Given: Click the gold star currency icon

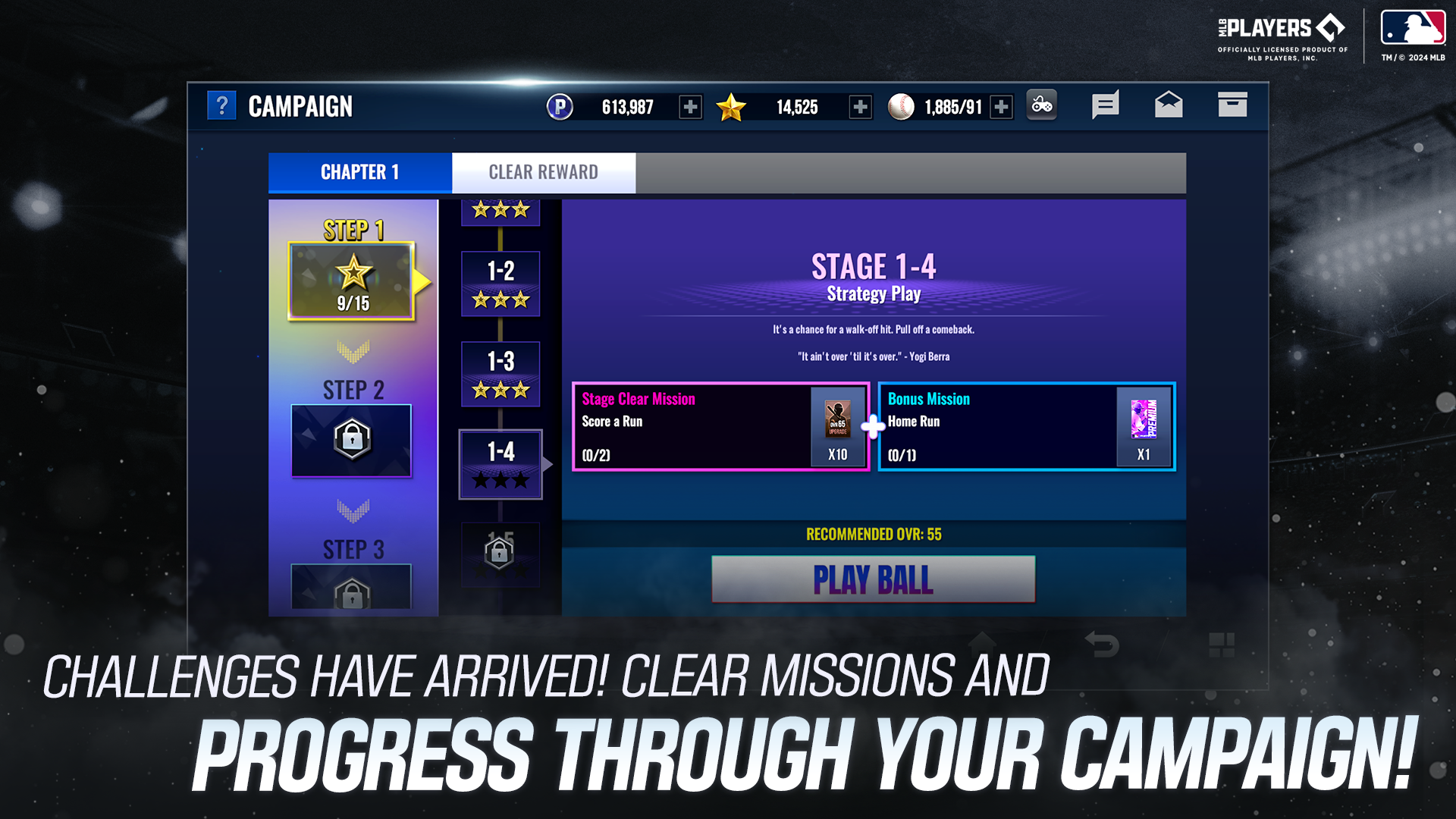Looking at the screenshot, I should (730, 106).
